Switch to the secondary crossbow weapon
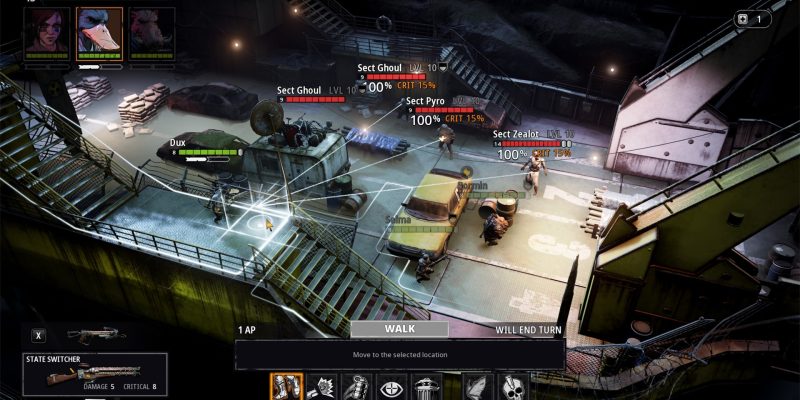This screenshot has width=800, height=400. click(95, 336)
